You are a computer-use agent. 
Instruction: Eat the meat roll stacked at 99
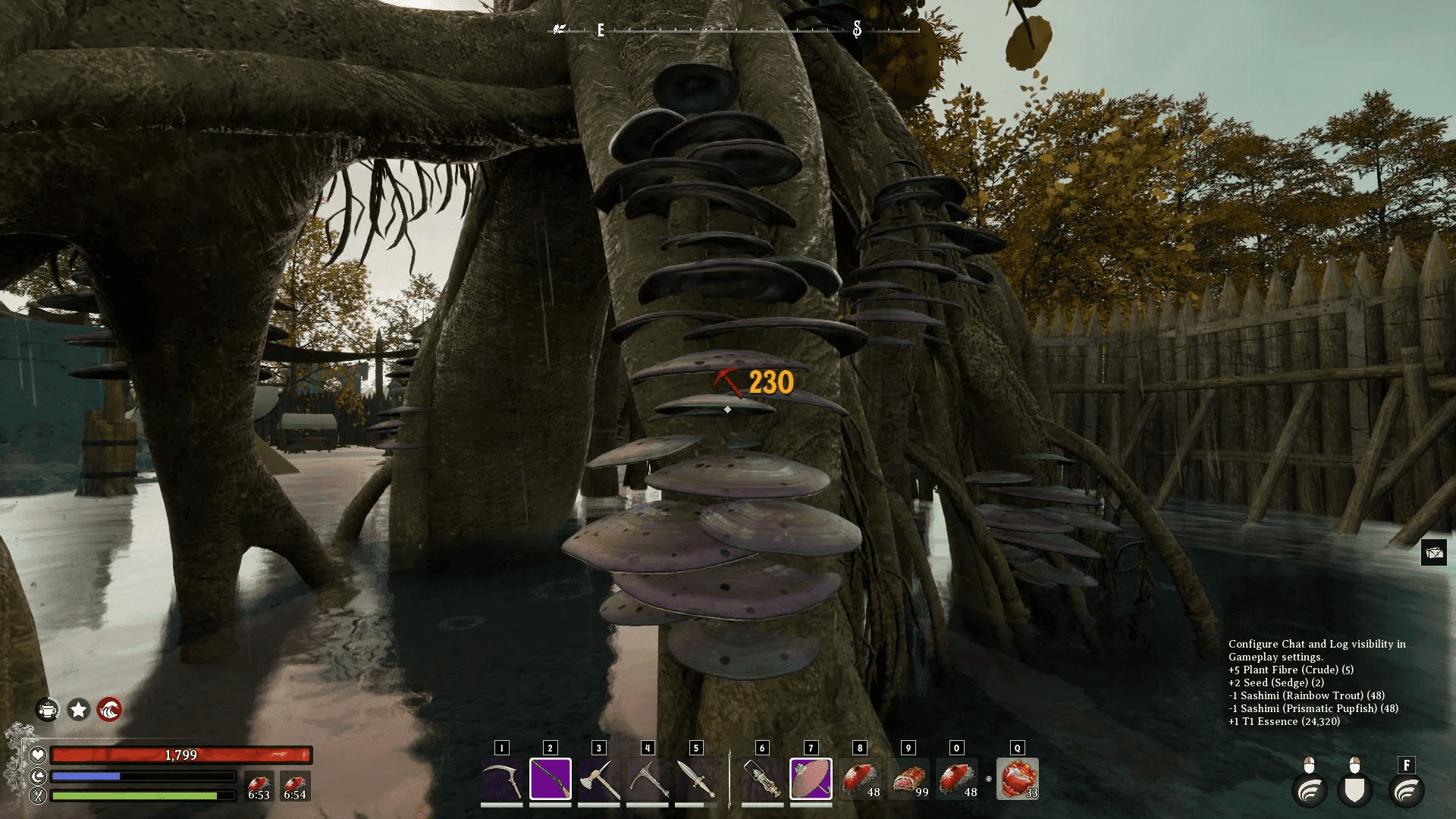pyautogui.click(x=908, y=779)
